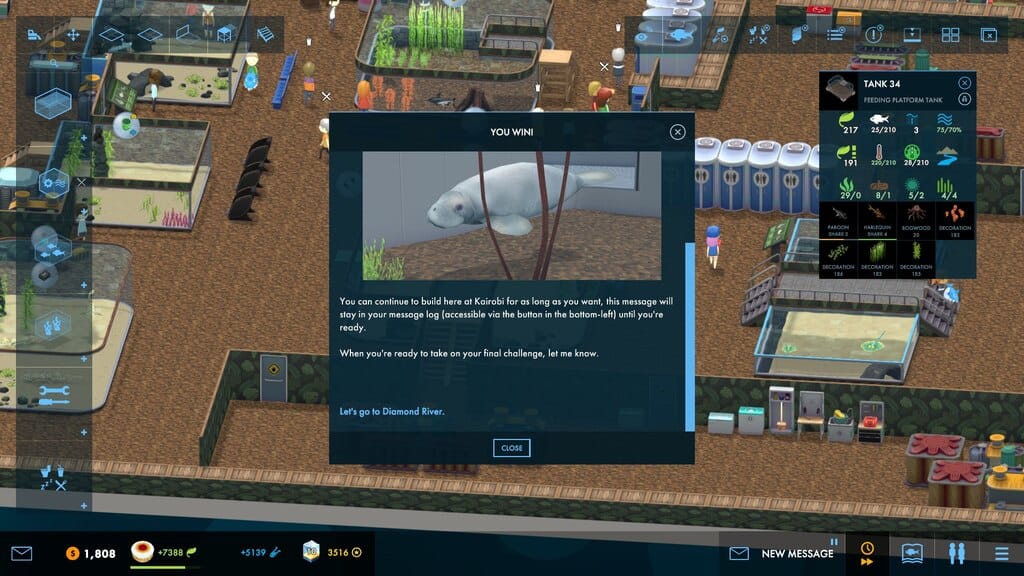
Task: Open the hamburger main menu
Action: pos(1001,552)
